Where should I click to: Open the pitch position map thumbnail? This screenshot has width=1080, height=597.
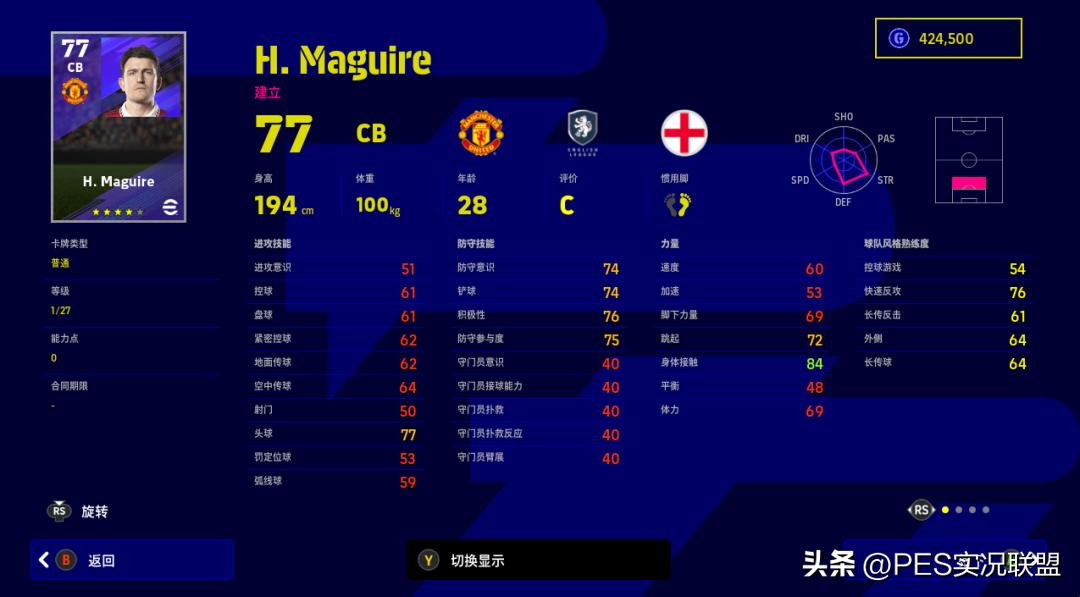point(968,160)
